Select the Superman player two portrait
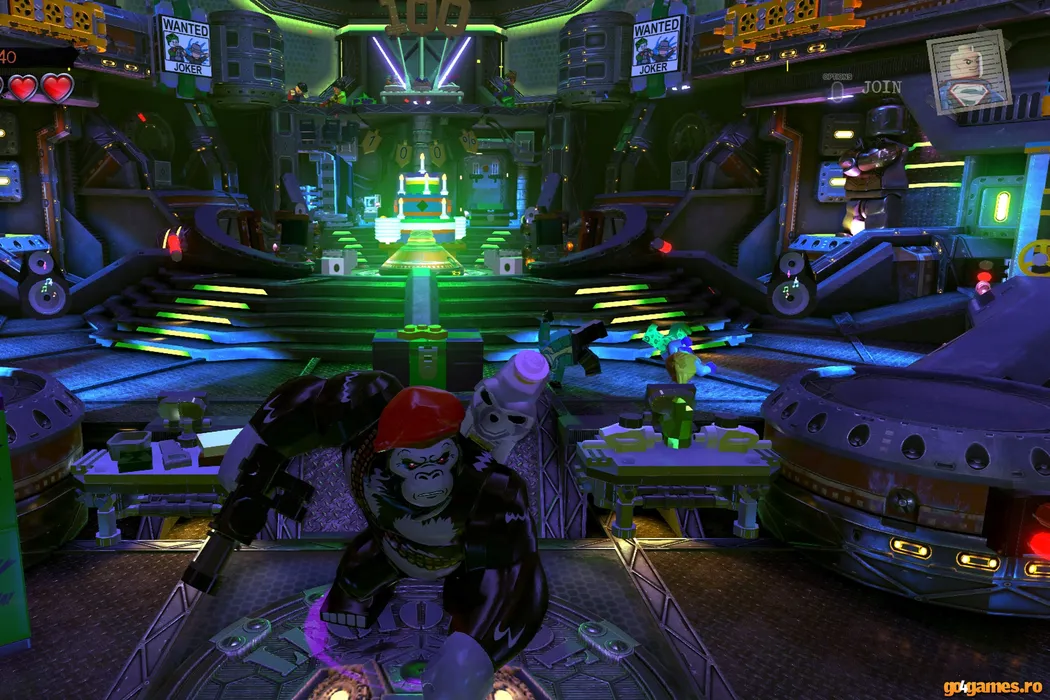 967,73
